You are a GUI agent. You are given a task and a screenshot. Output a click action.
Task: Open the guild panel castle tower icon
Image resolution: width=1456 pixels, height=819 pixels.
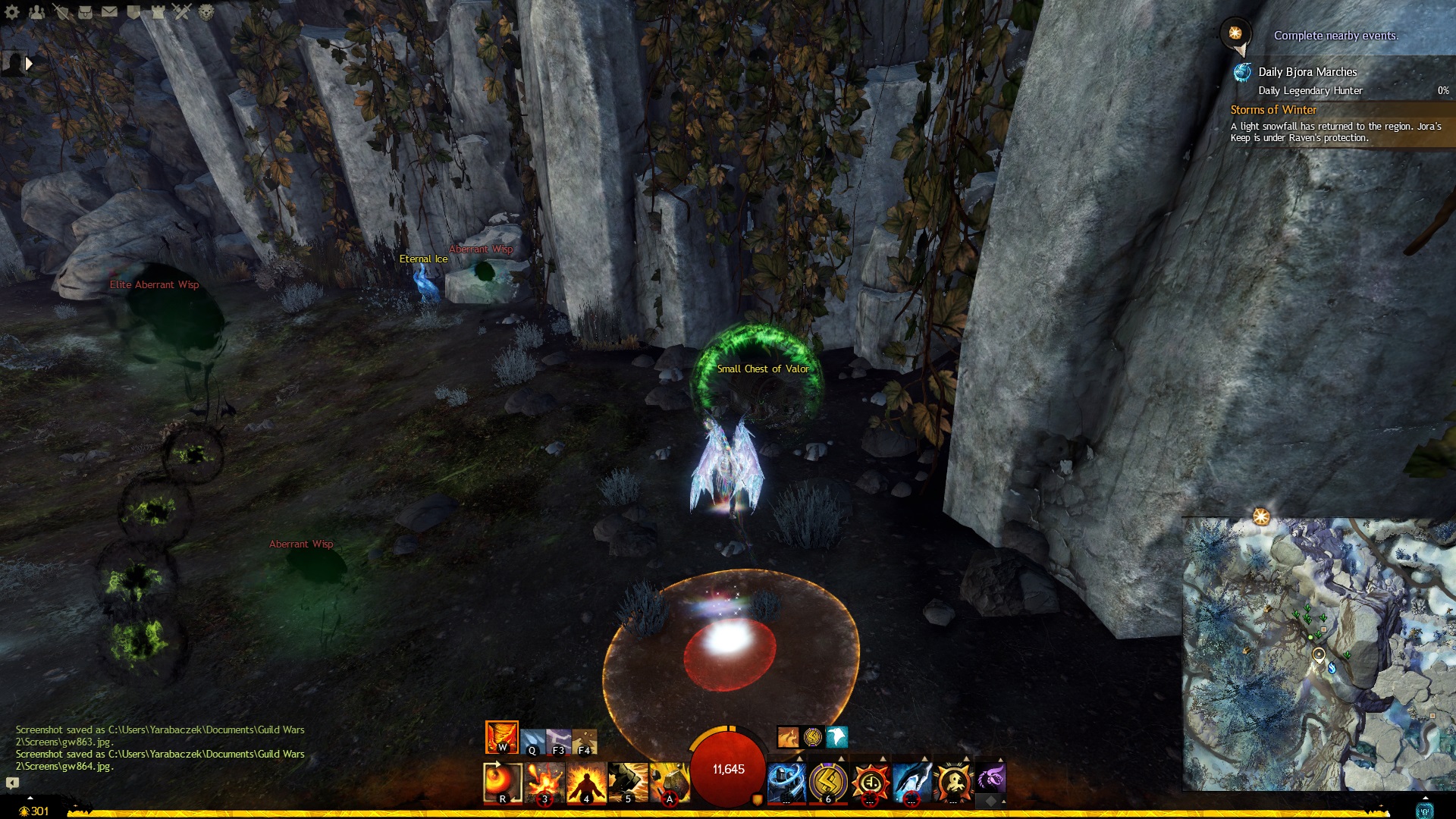coord(158,11)
